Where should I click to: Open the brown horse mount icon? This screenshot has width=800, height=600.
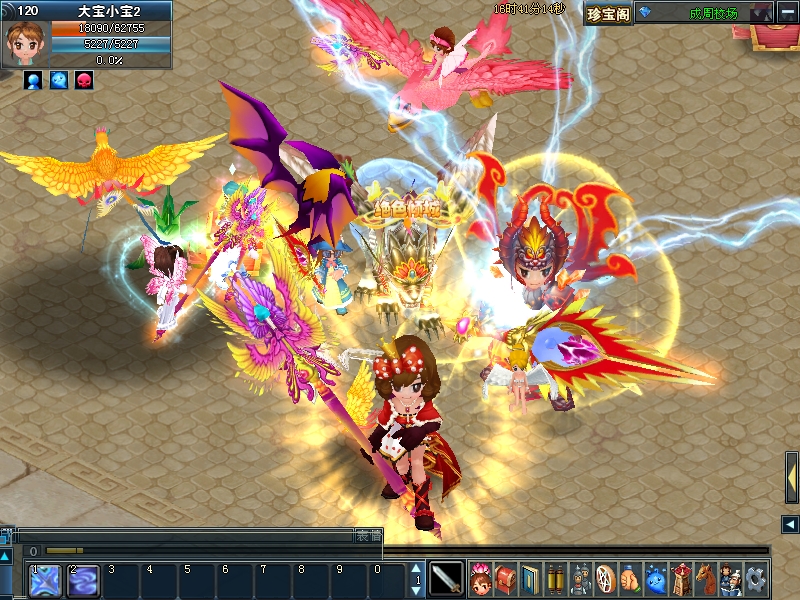706,578
